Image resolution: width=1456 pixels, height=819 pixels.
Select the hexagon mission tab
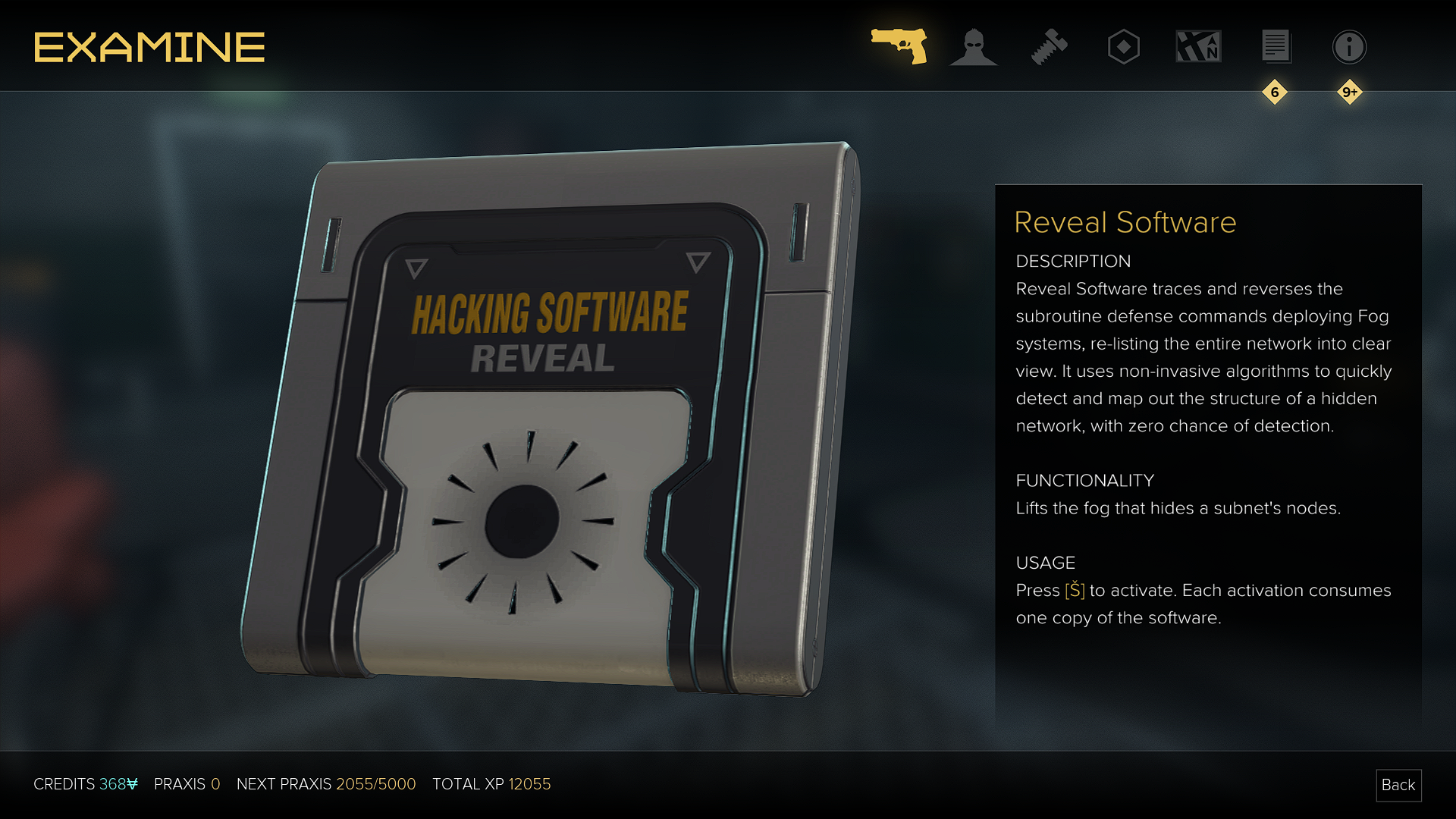click(1123, 47)
